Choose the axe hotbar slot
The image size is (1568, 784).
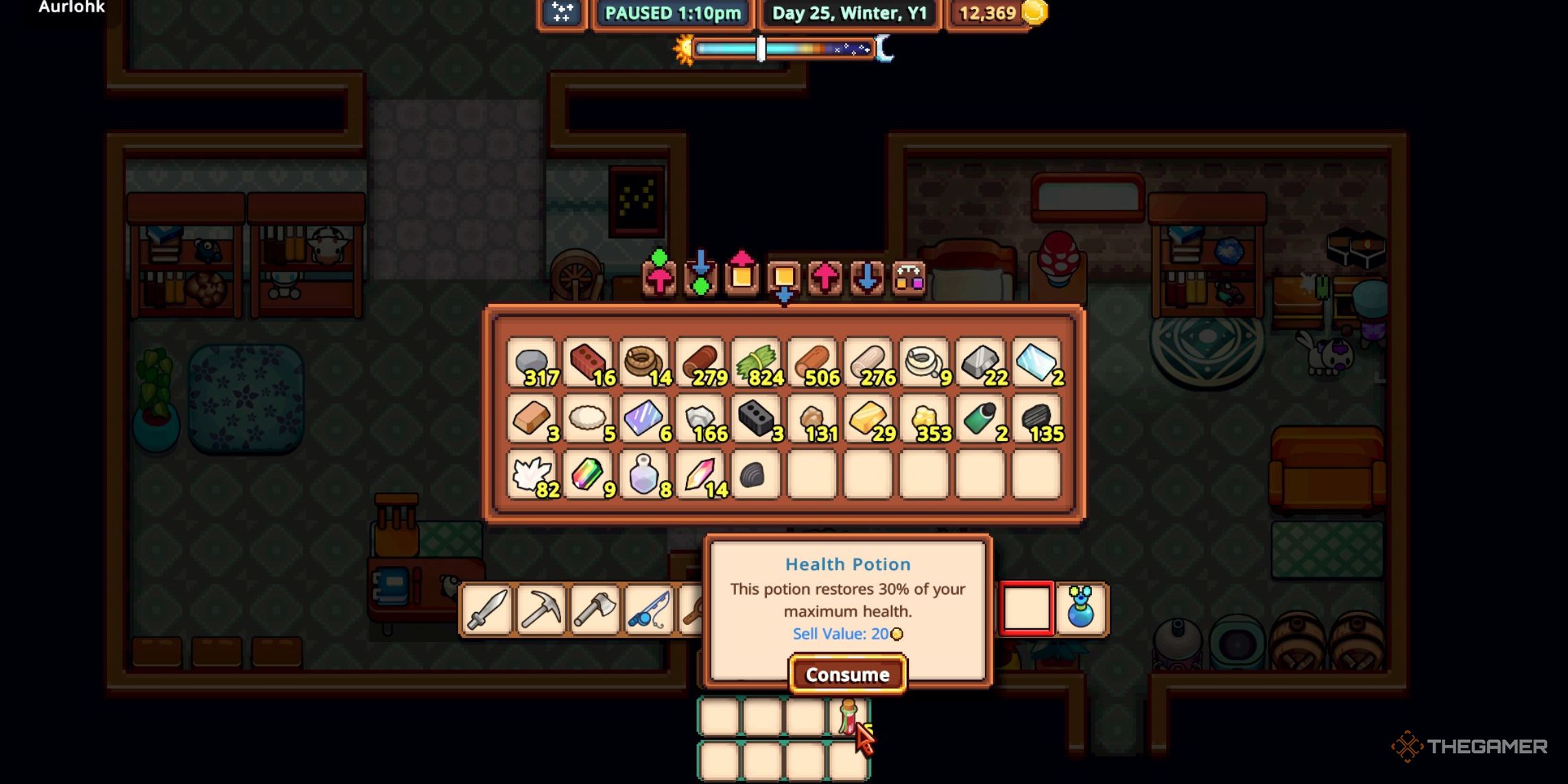click(x=595, y=609)
